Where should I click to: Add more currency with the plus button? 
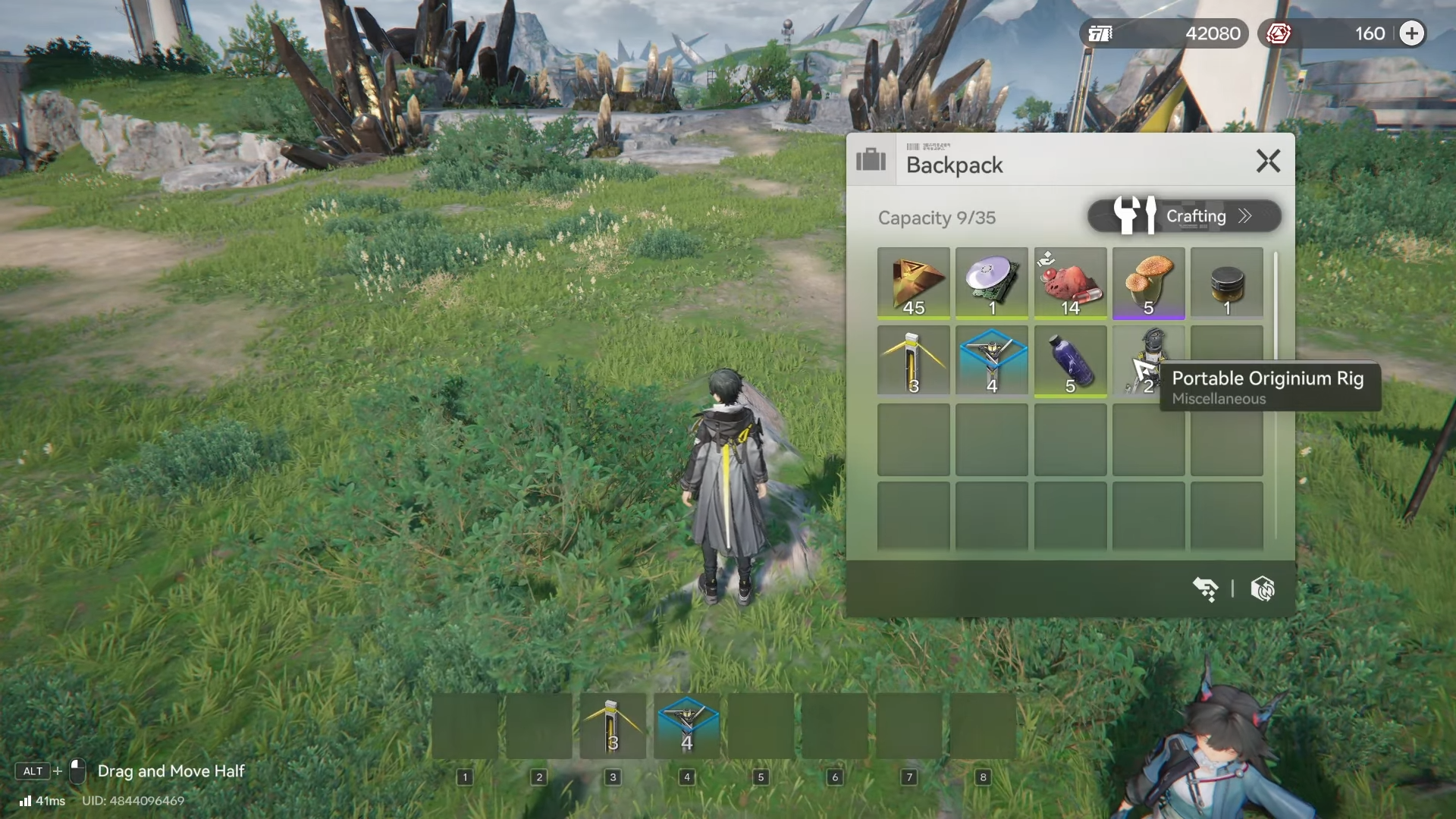click(1411, 33)
